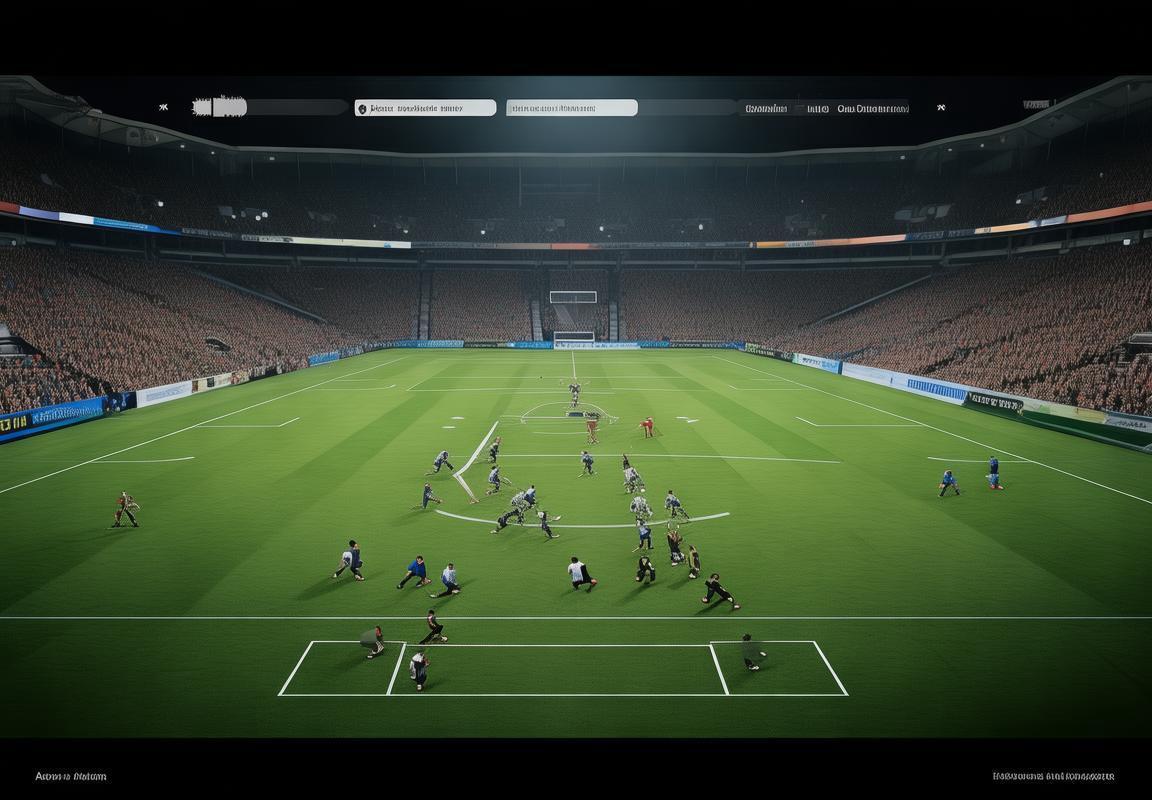The image size is (1152, 800).
Task: Select the bottom-left corner text label
Action: tap(70, 776)
